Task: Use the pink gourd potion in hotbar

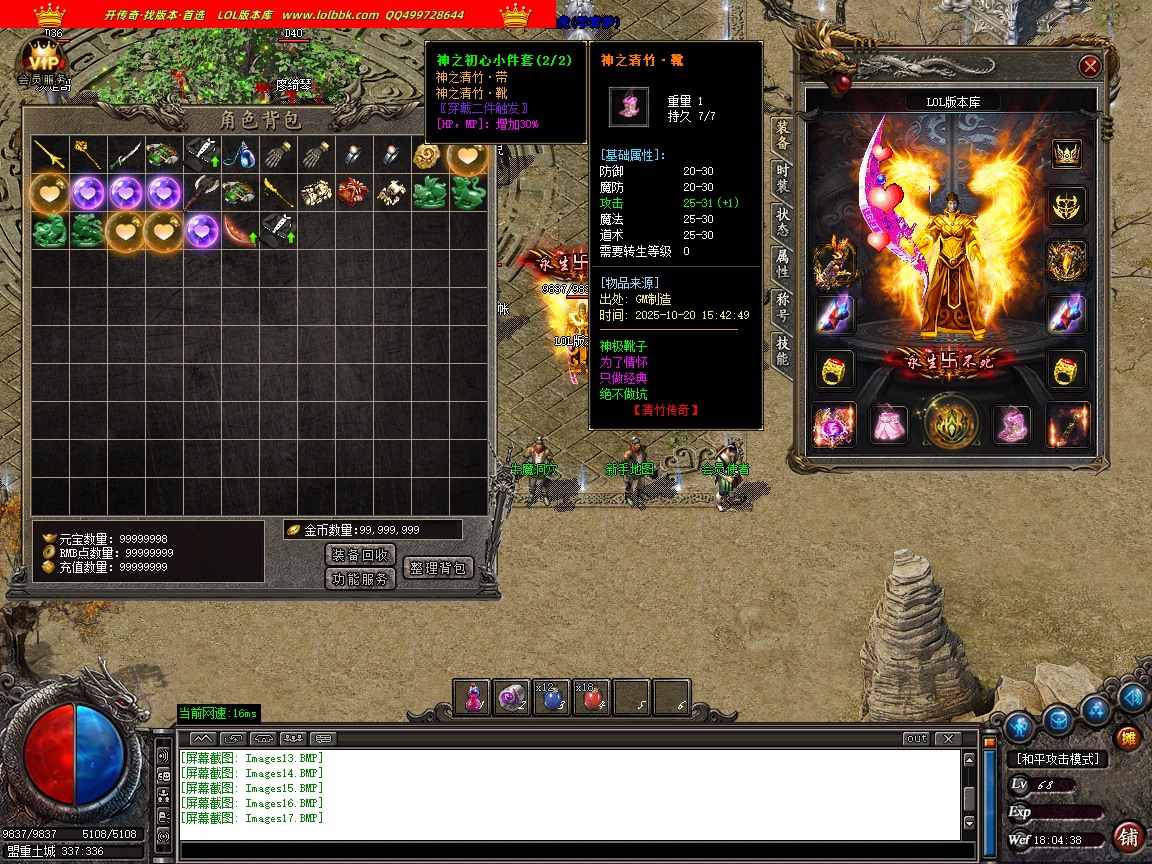Action: point(472,699)
